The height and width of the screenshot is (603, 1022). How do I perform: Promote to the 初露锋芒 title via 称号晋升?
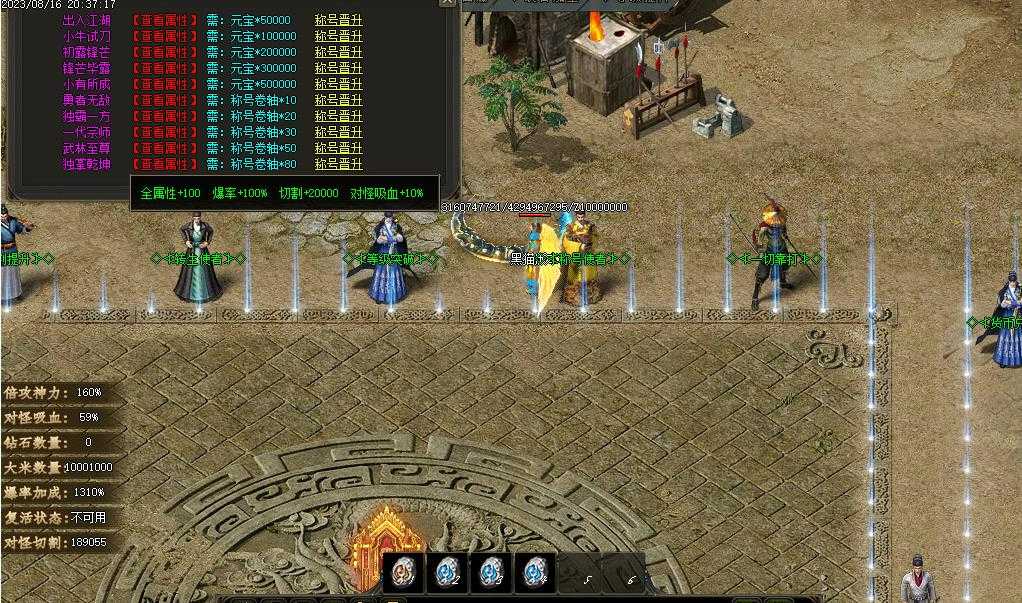click(x=338, y=52)
